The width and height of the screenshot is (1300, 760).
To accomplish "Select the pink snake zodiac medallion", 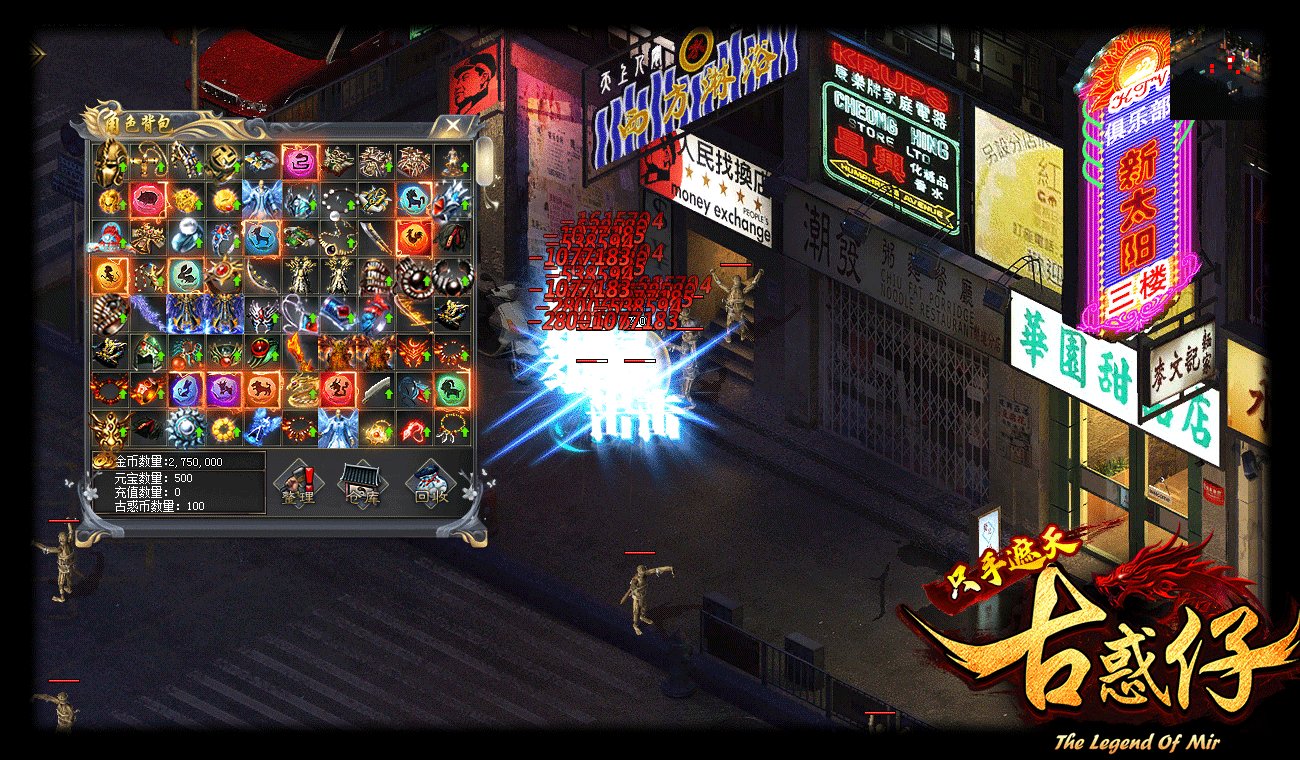I will tap(298, 161).
